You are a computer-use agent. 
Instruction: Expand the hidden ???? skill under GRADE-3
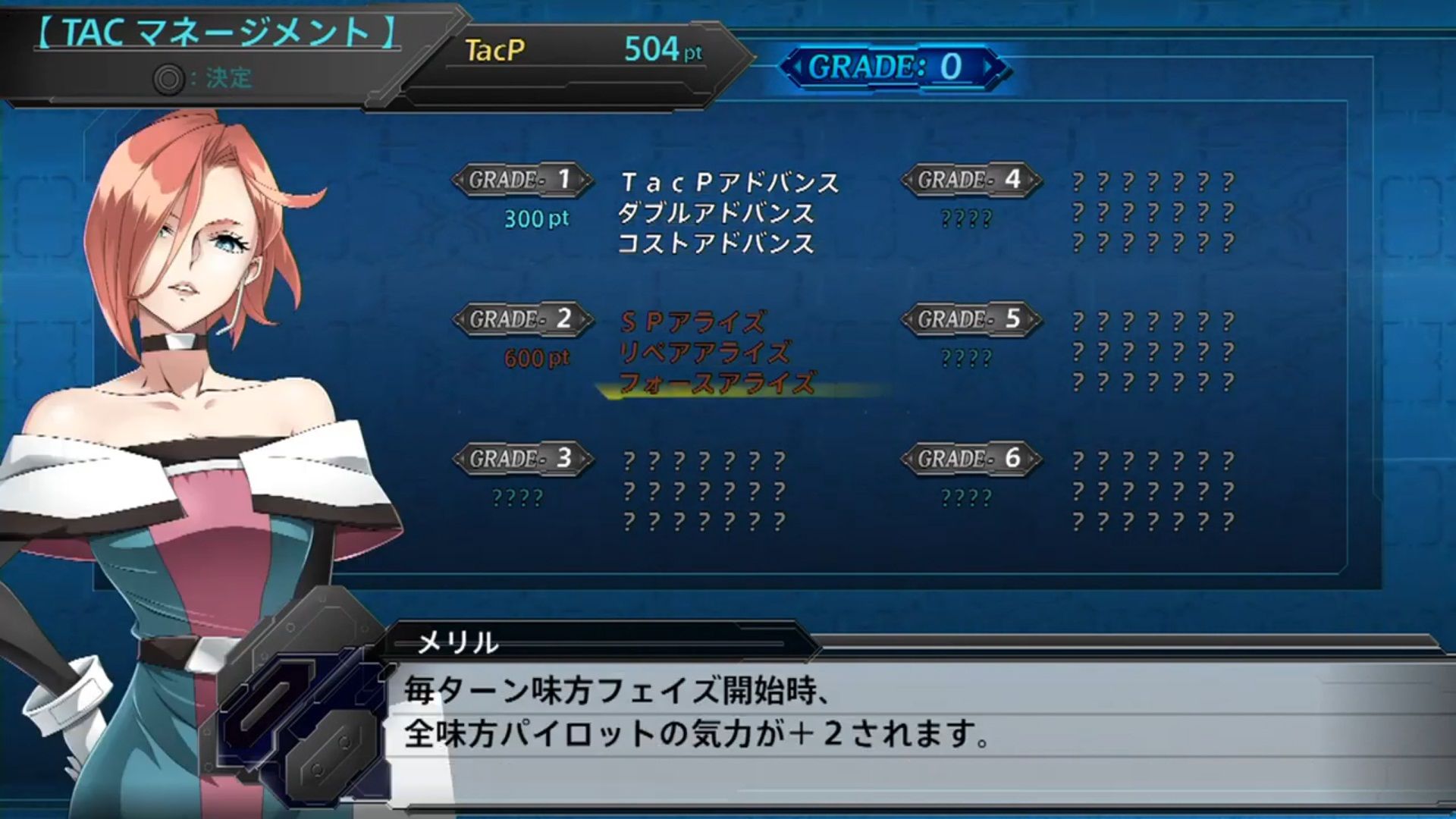point(519,497)
